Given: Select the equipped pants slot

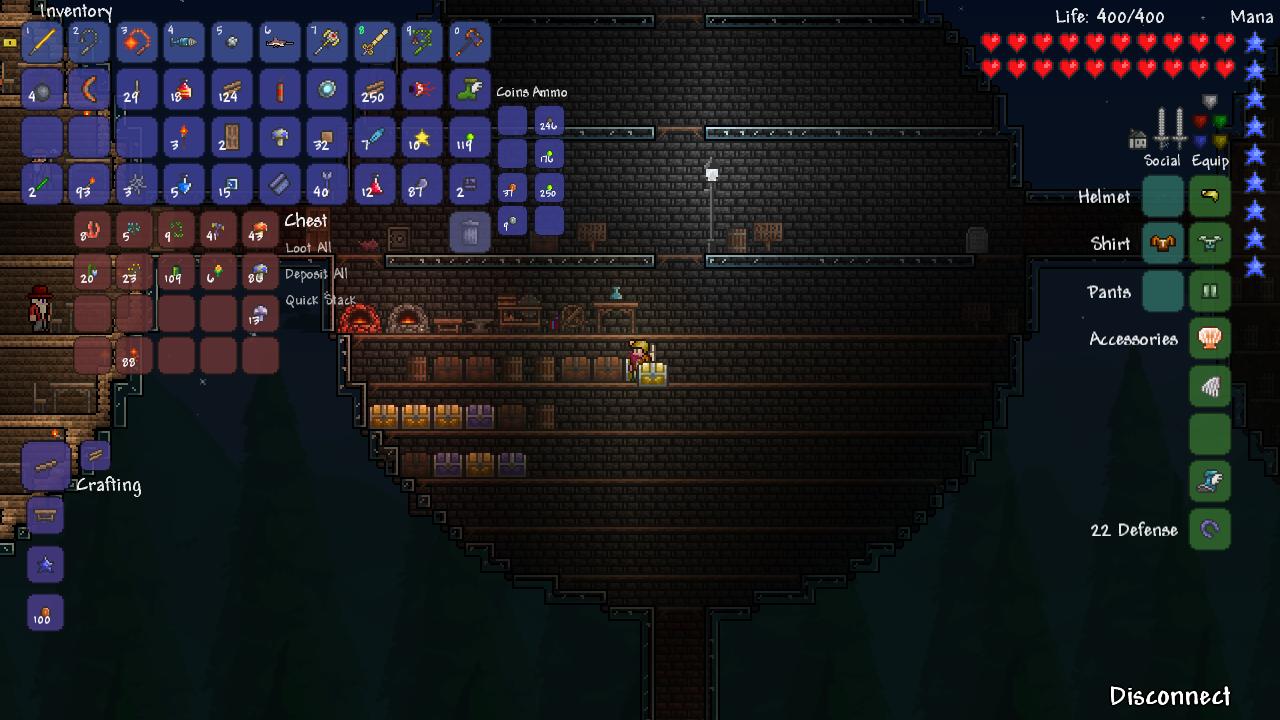Looking at the screenshot, I should tap(1210, 292).
